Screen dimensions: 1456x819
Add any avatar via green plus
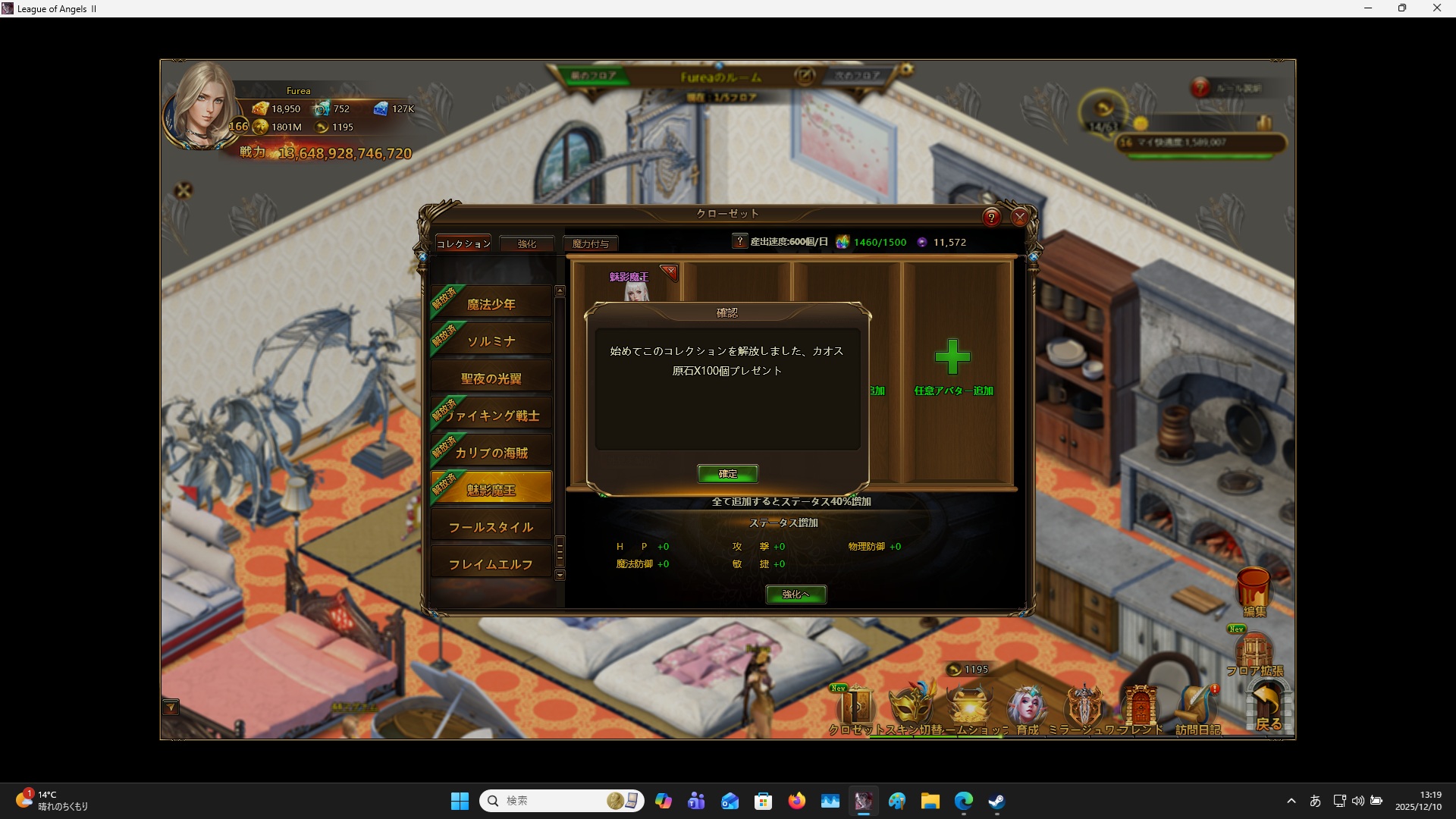952,357
